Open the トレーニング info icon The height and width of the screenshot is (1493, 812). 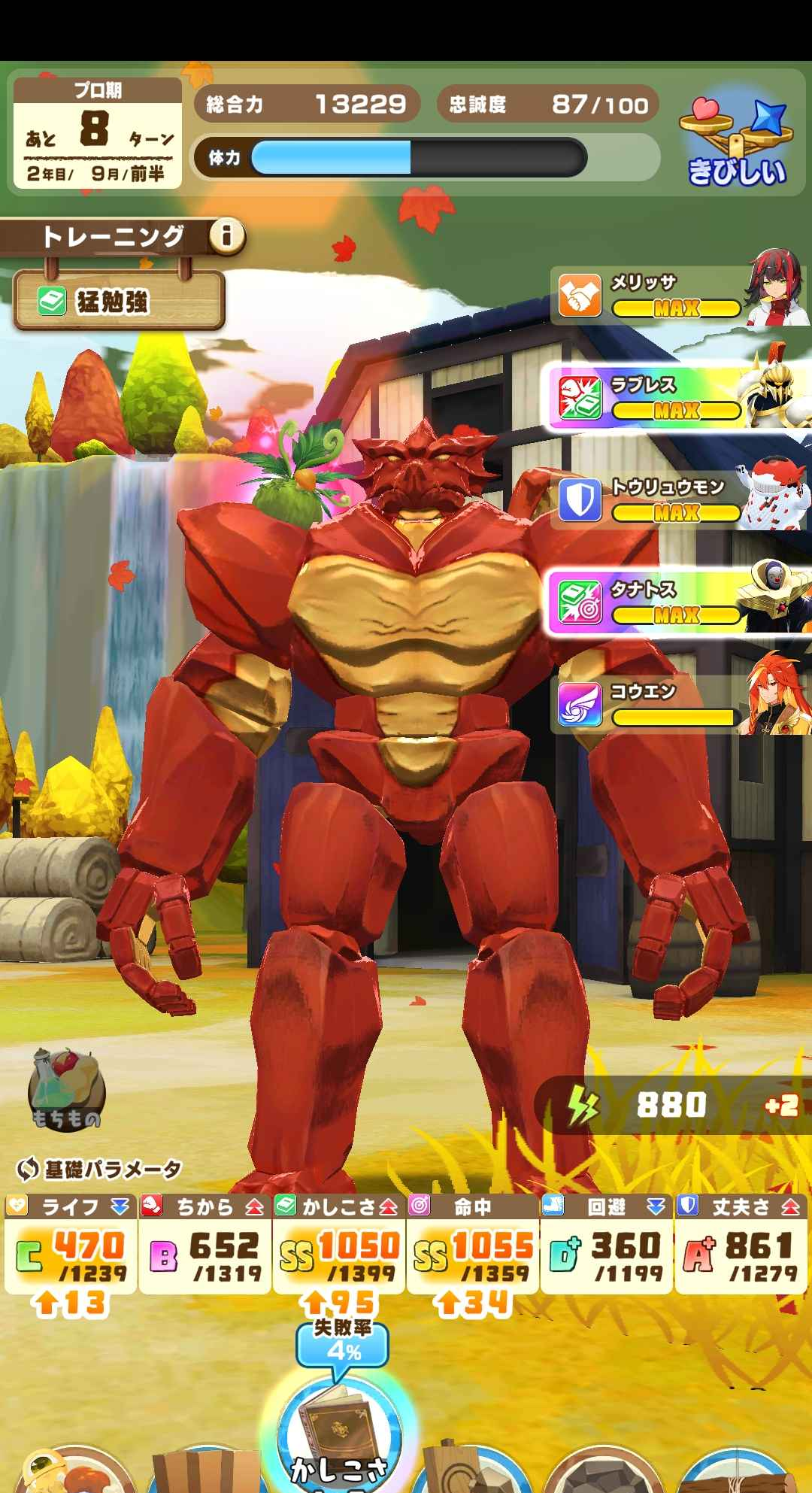point(226,237)
